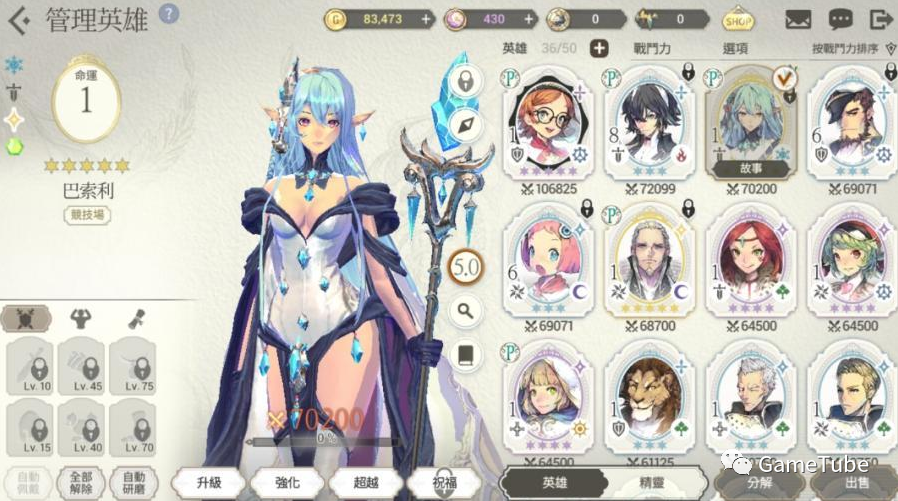This screenshot has width=898, height=501.
Task: Open the help question mark icon
Action: (x=170, y=14)
